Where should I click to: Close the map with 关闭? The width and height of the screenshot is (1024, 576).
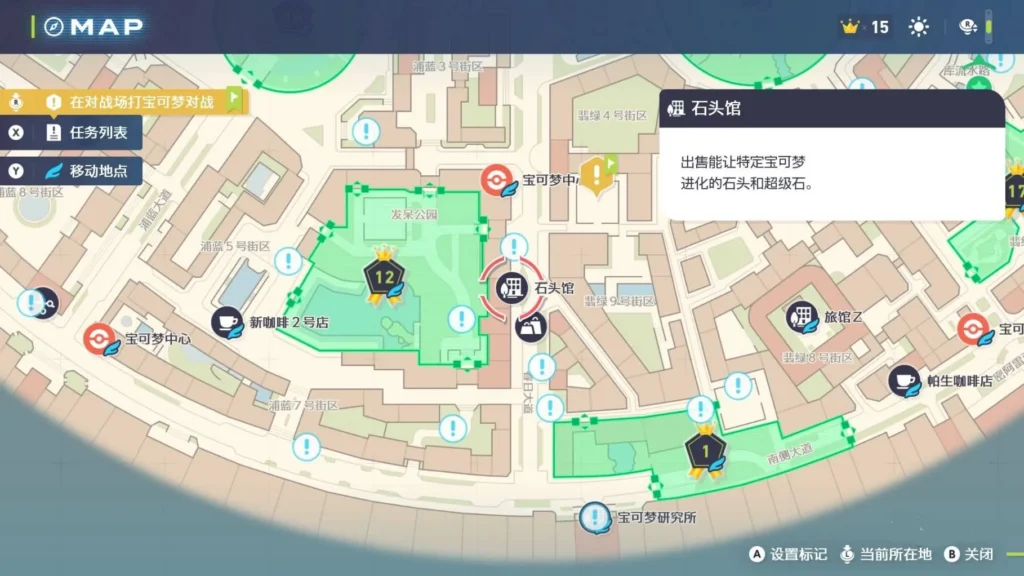point(970,554)
